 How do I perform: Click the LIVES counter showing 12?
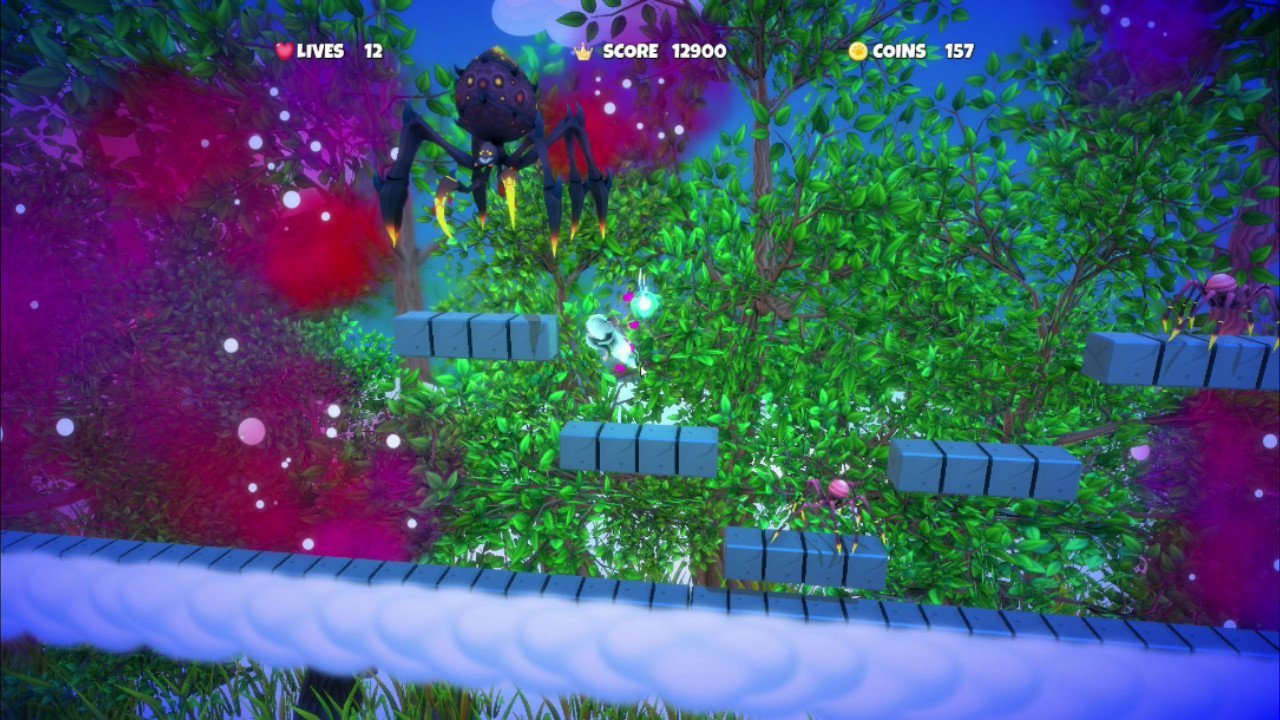[373, 52]
